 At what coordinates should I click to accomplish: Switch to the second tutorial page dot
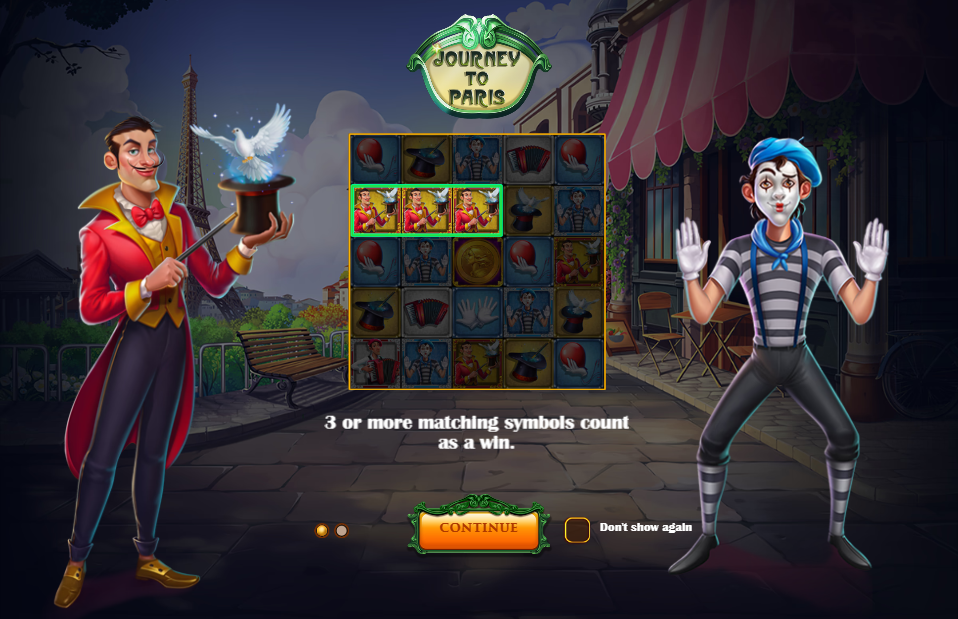pos(342,530)
